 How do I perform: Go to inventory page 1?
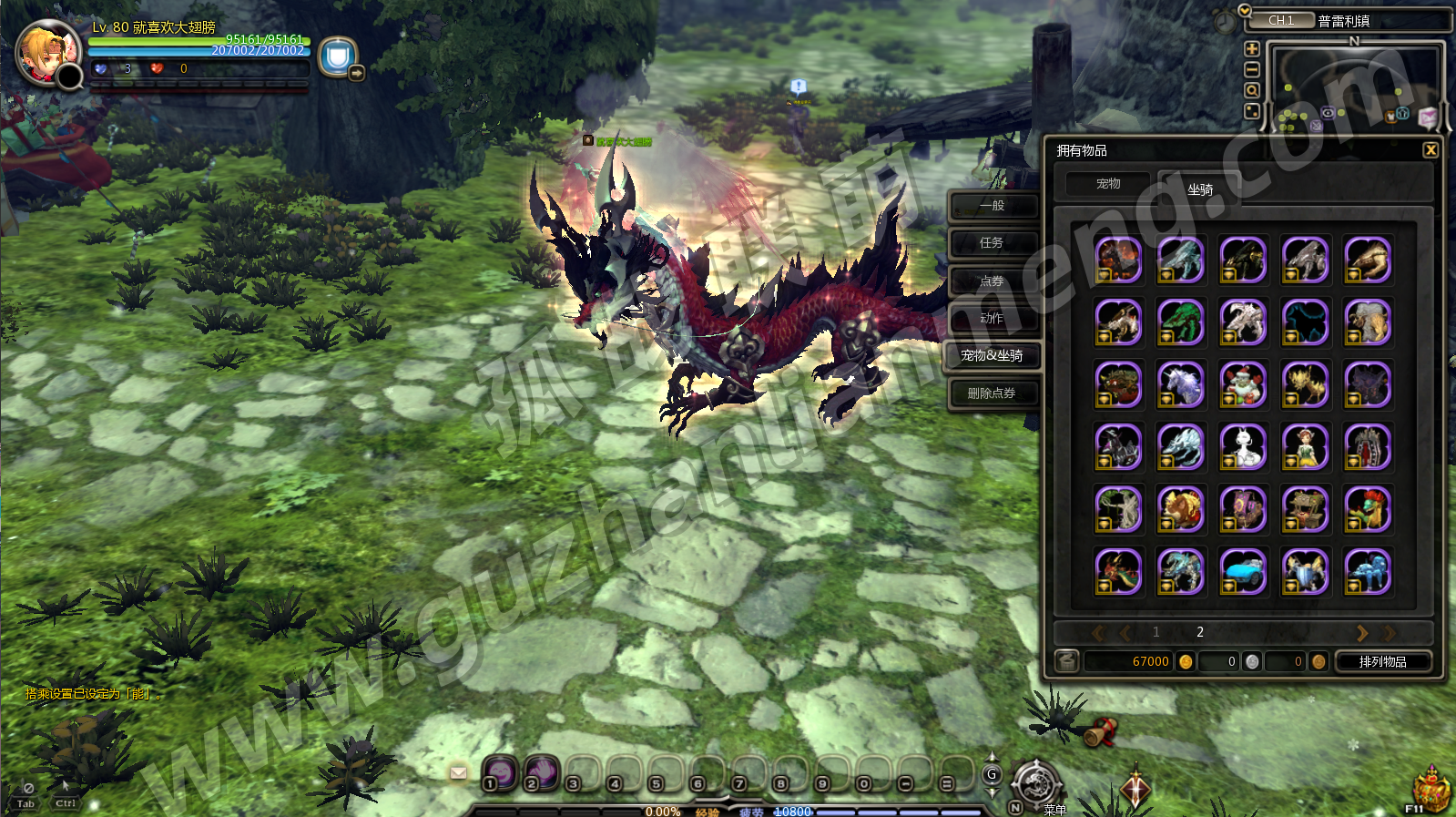pyautogui.click(x=1156, y=632)
